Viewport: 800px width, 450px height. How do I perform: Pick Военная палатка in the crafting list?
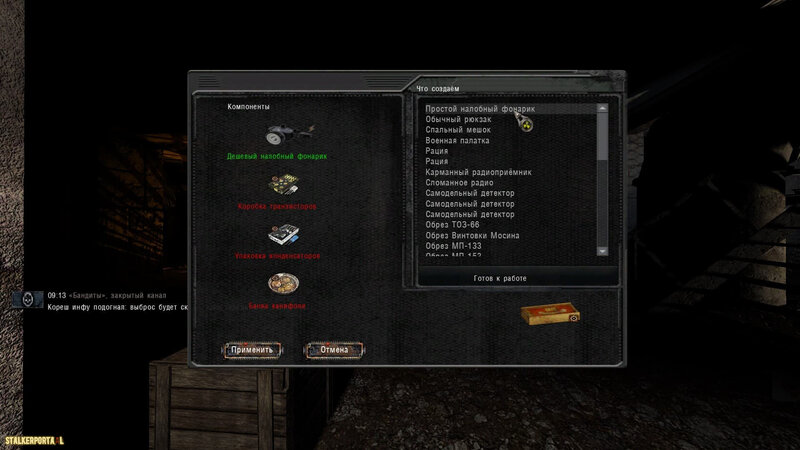pyautogui.click(x=462, y=141)
